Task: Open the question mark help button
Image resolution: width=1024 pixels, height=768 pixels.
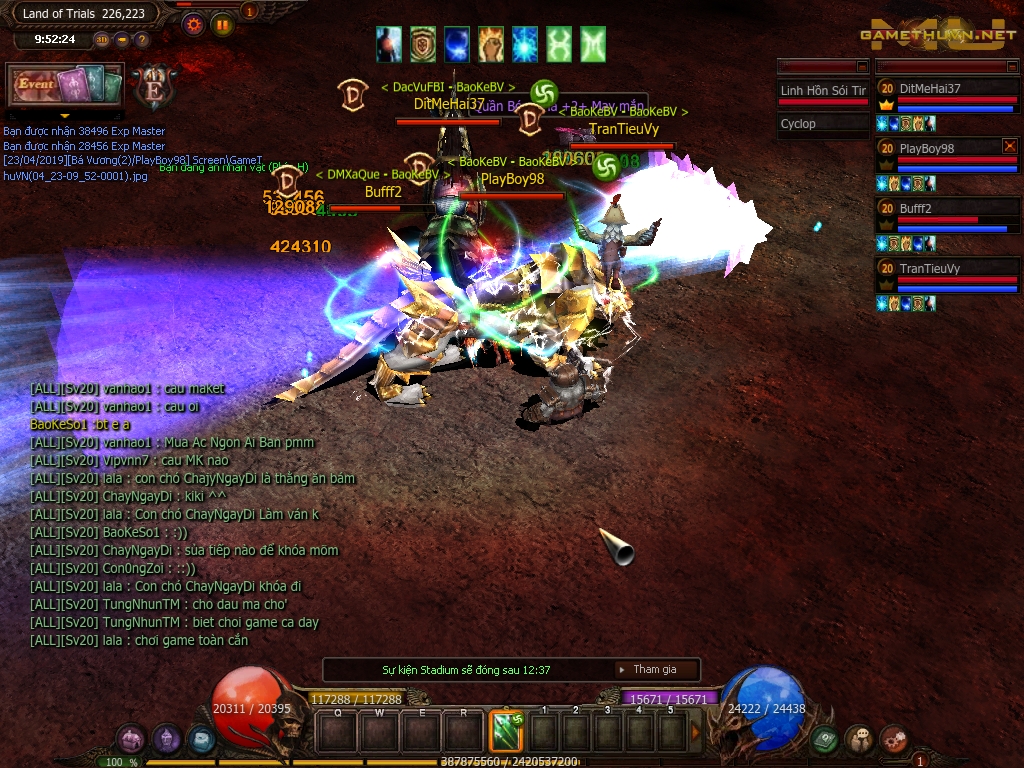Action: tap(141, 40)
